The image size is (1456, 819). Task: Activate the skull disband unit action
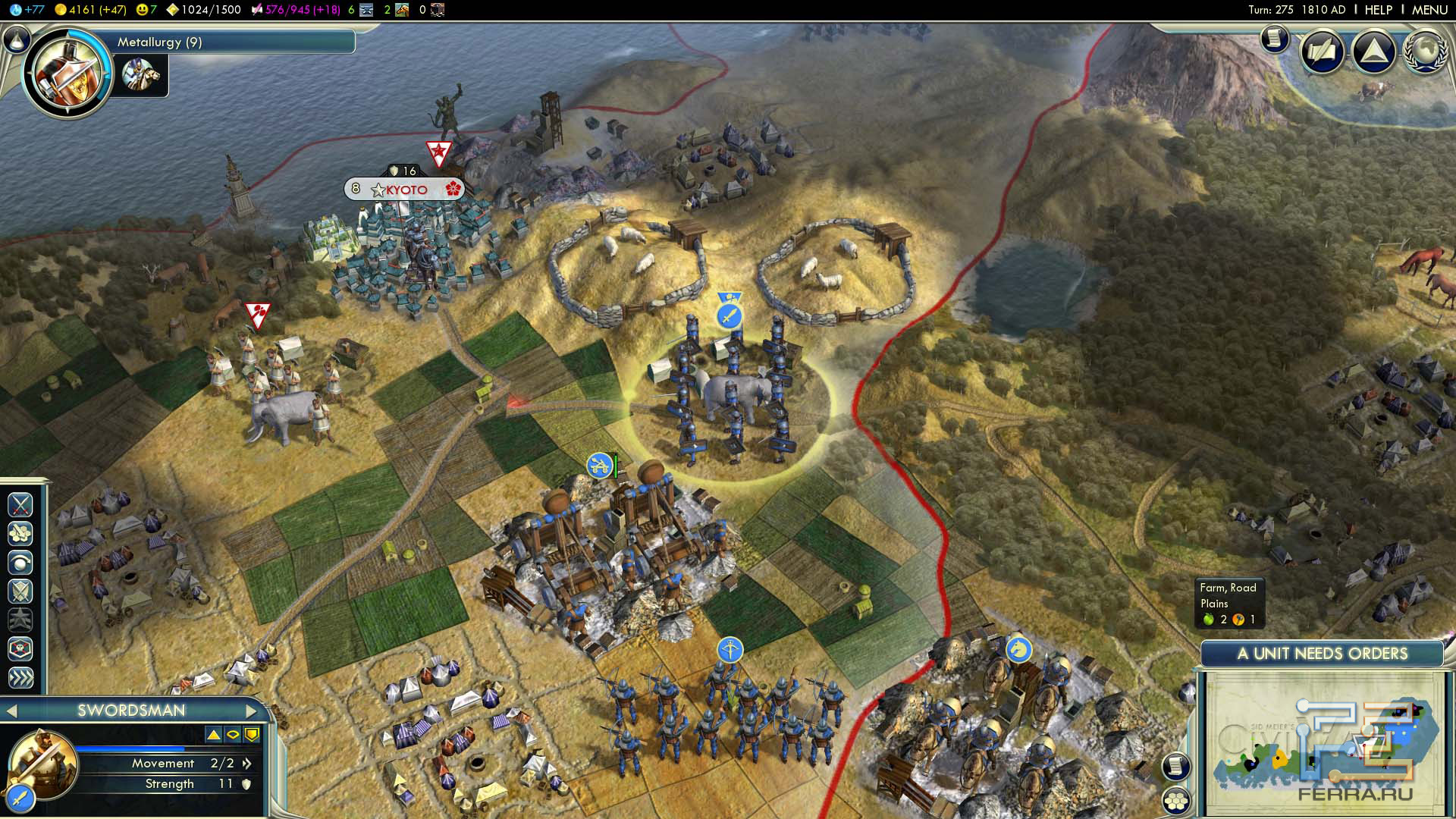pos(20,648)
